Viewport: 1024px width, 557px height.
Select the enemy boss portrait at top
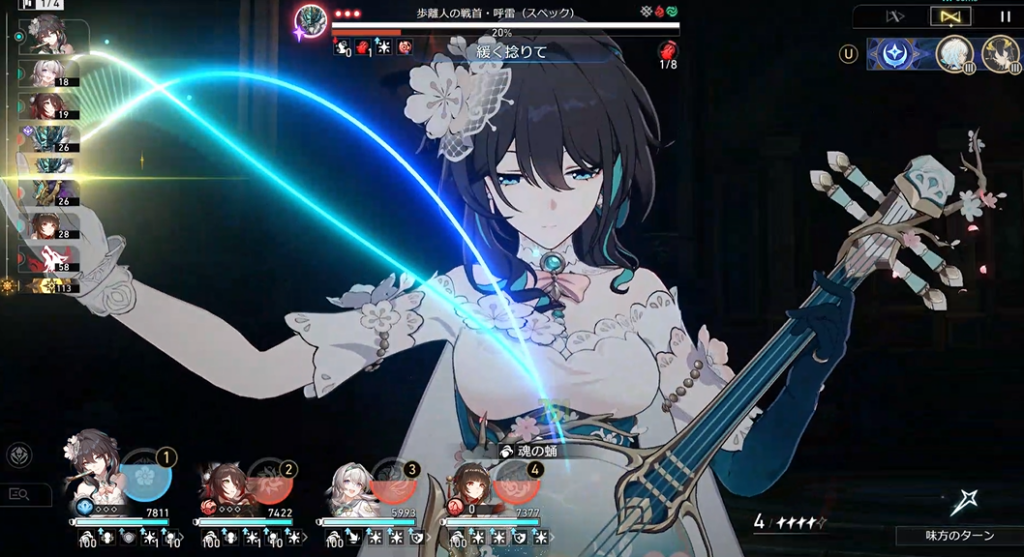click(311, 19)
